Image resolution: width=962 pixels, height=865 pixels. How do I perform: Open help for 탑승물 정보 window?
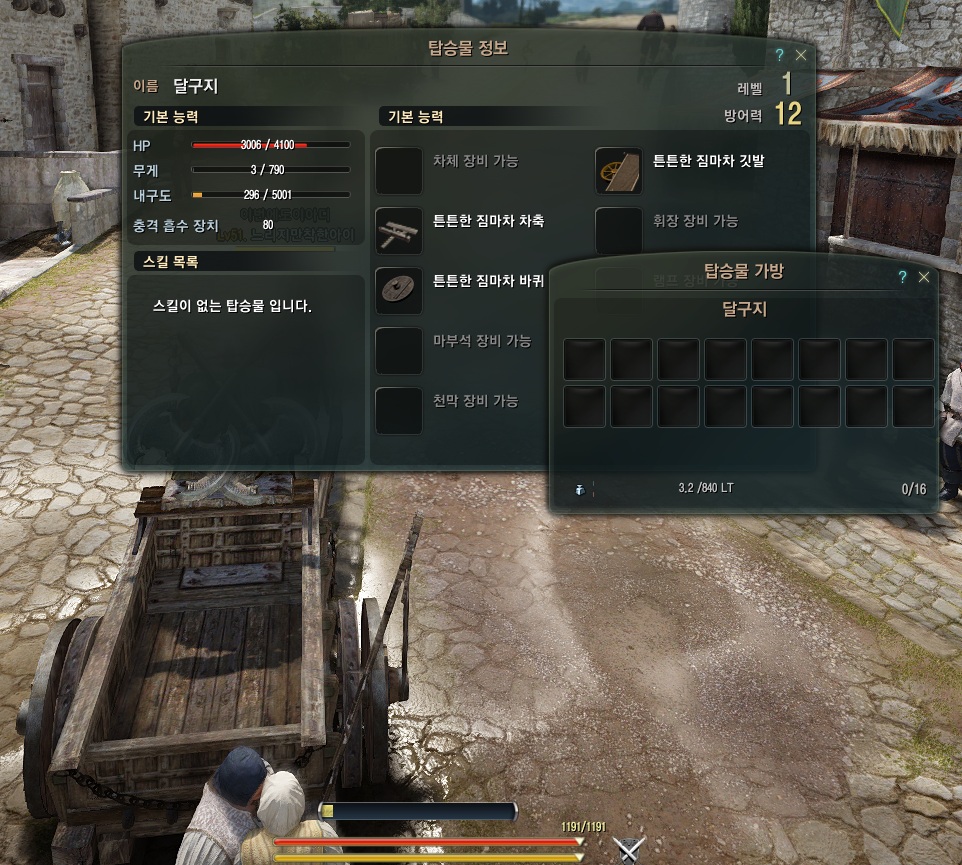point(779,56)
